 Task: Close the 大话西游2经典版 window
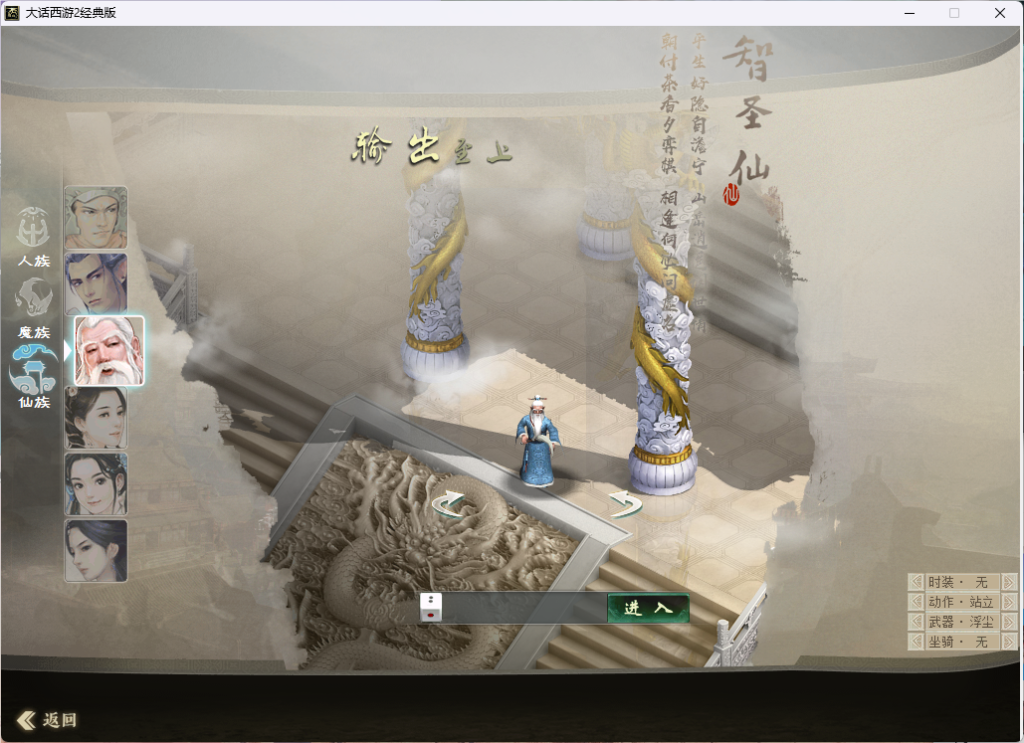pos(1000,13)
